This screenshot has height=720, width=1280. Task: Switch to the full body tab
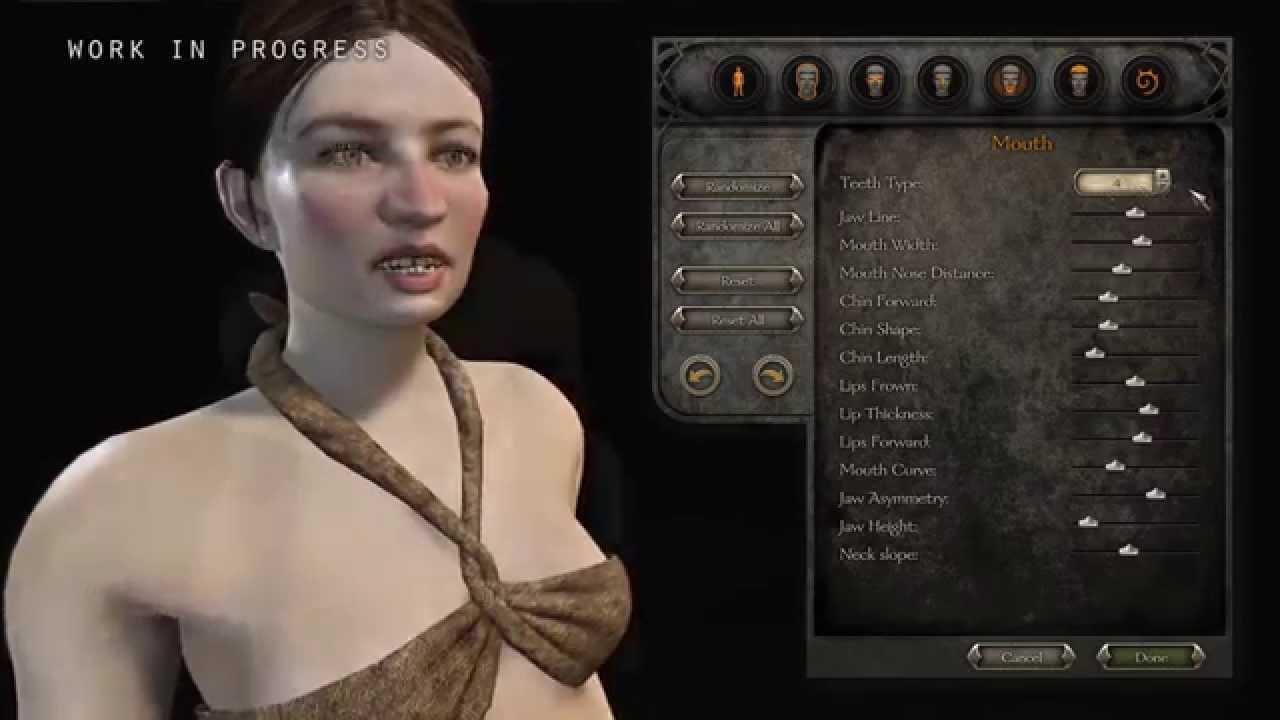(x=738, y=80)
